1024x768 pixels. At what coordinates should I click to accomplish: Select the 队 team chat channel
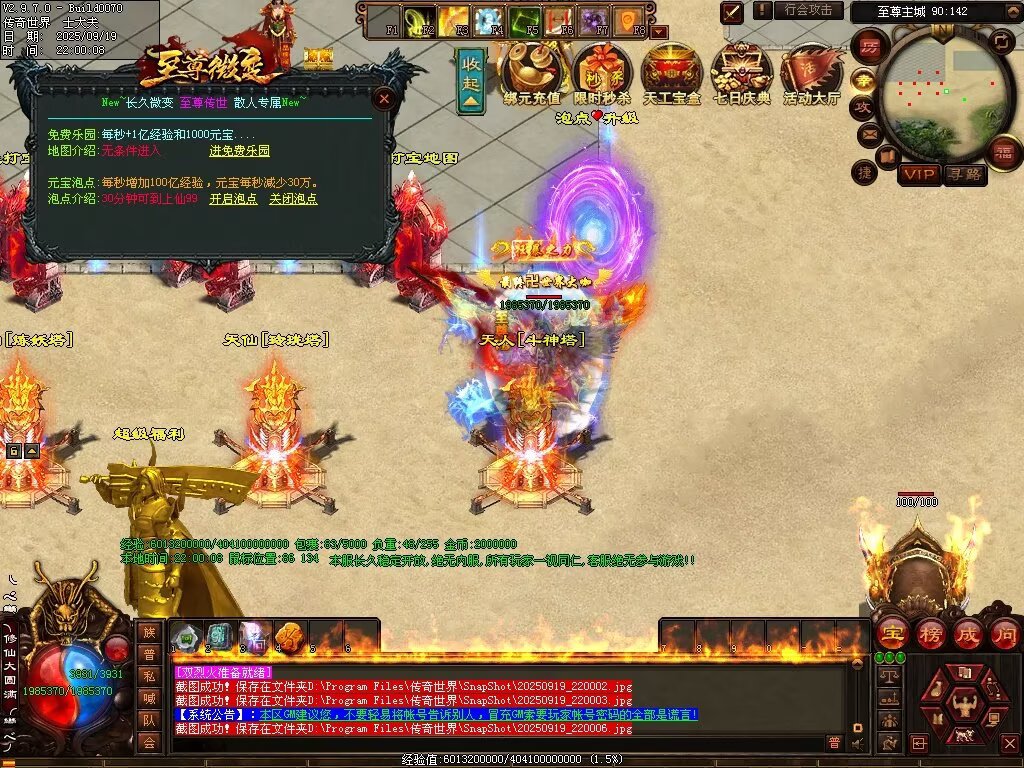click(x=149, y=720)
